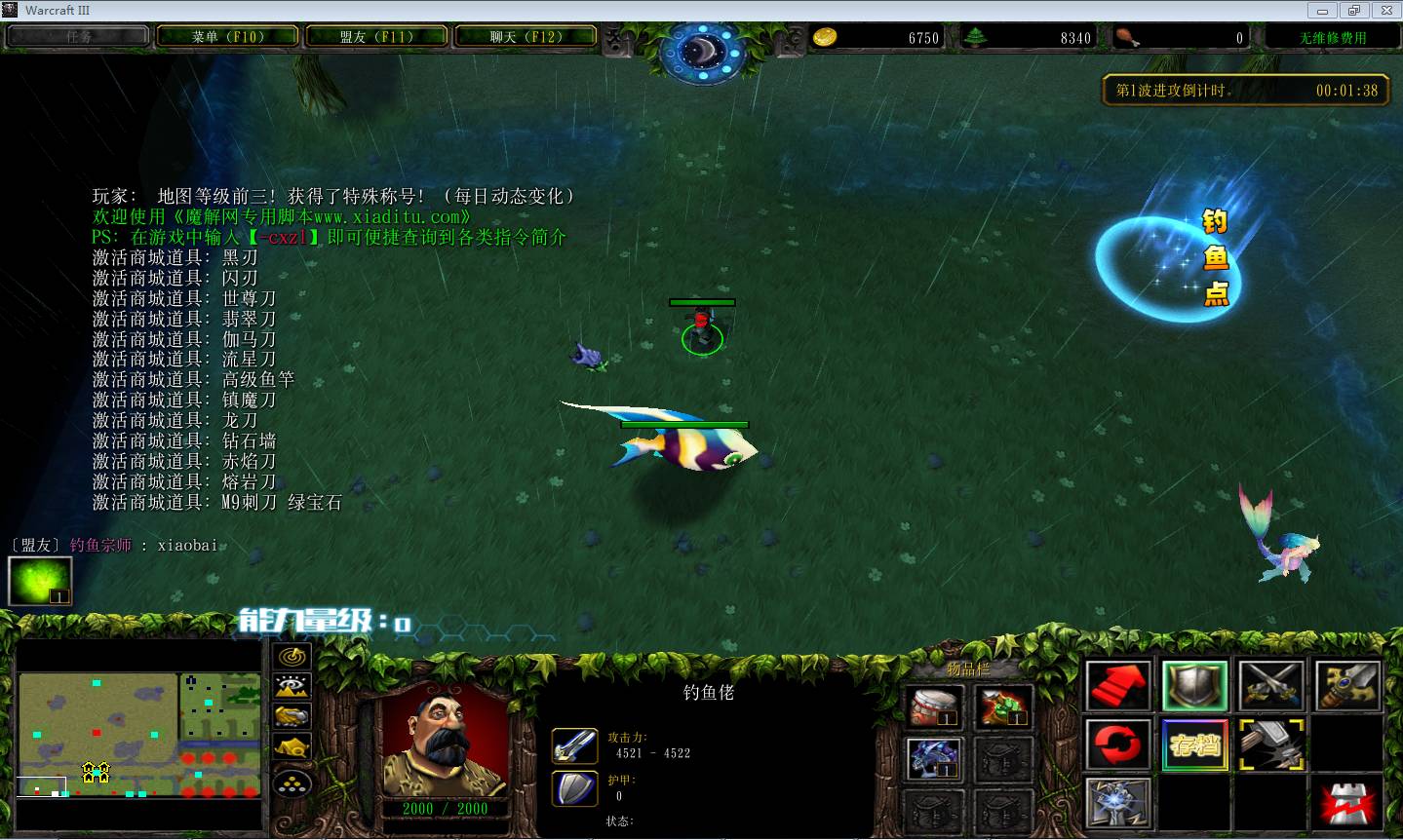Click the 存档 save button
Image resolution: width=1403 pixels, height=840 pixels.
[1194, 746]
